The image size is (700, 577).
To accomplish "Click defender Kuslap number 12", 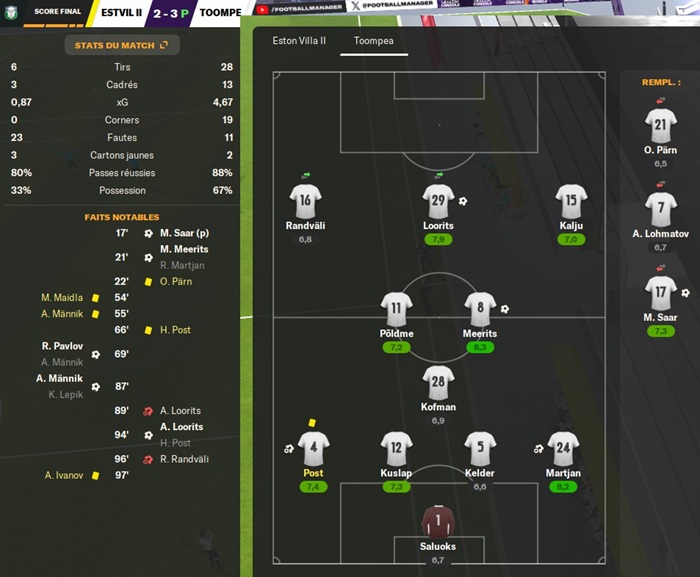I will tap(397, 448).
